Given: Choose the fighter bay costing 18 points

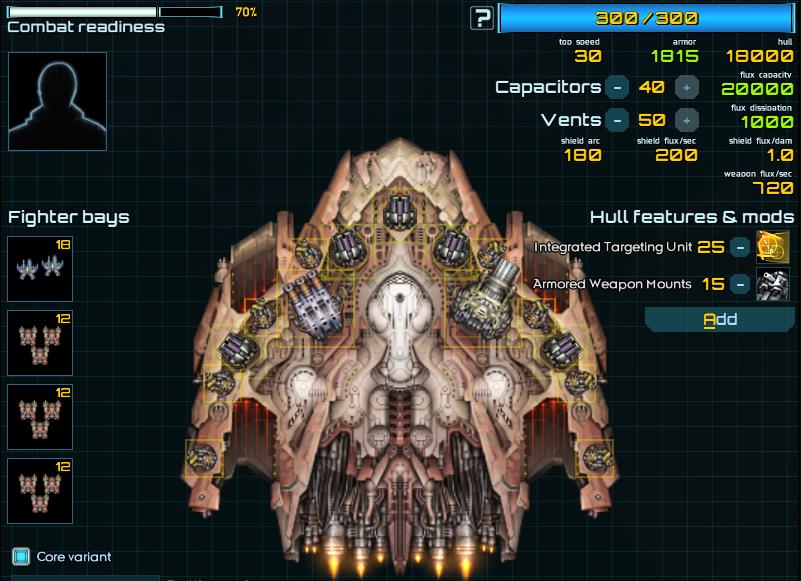Looking at the screenshot, I should tap(40, 269).
